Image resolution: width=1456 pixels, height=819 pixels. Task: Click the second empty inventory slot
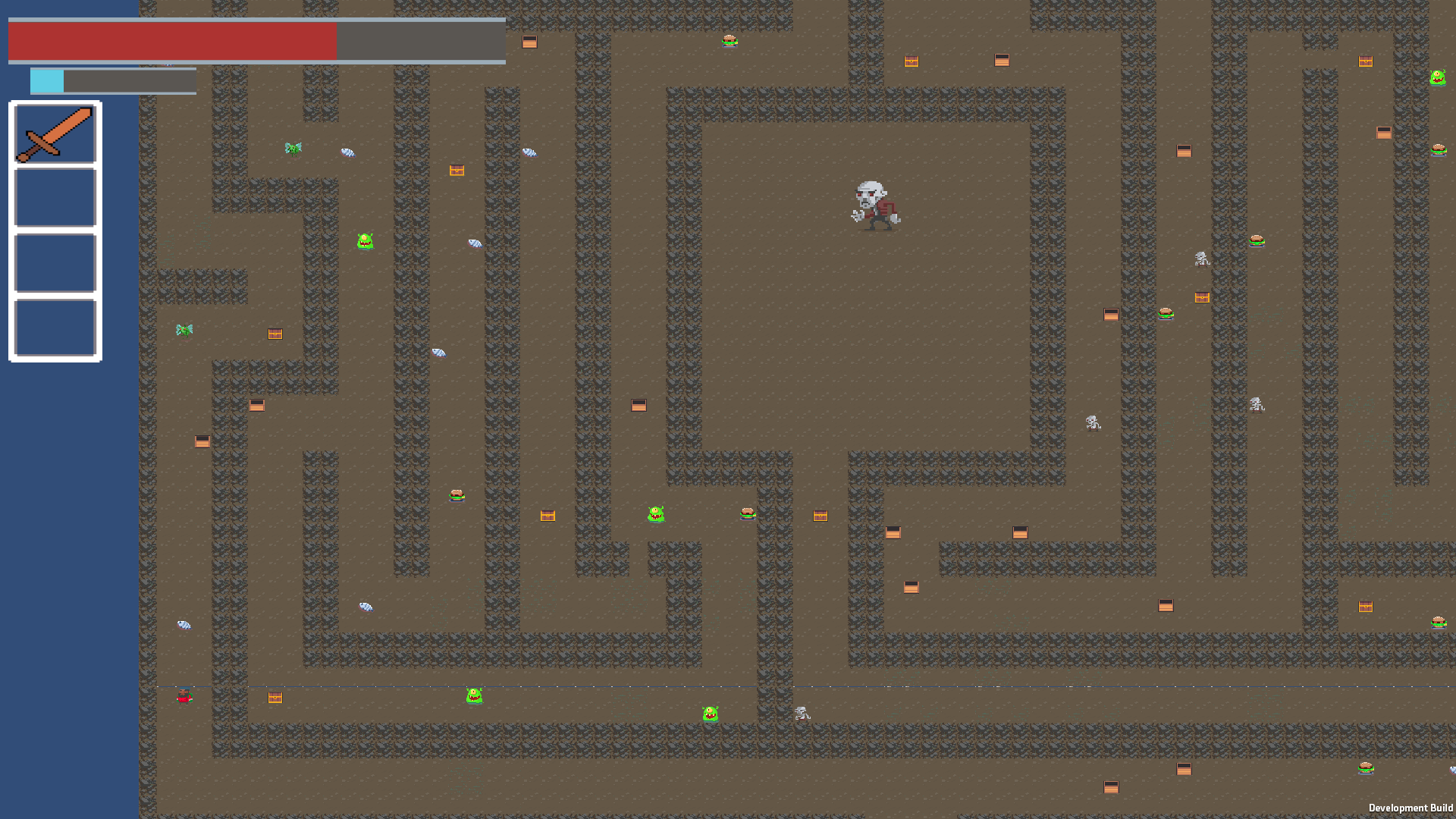54,198
